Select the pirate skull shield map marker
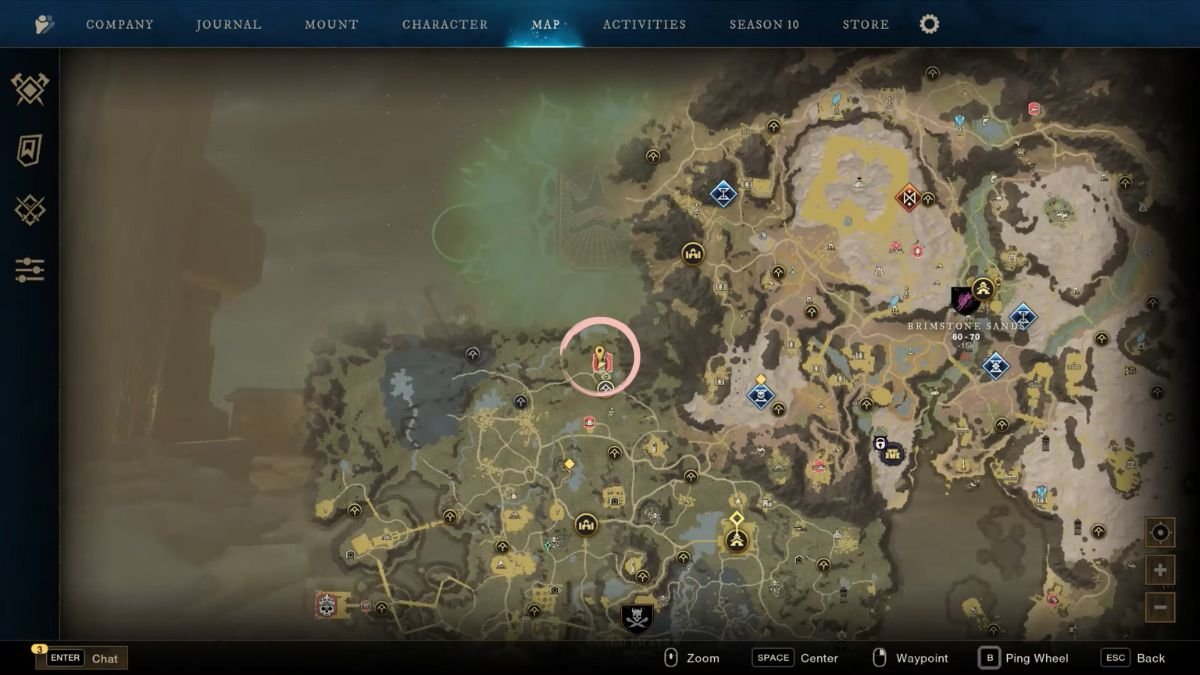The height and width of the screenshot is (675, 1200). tap(637, 618)
